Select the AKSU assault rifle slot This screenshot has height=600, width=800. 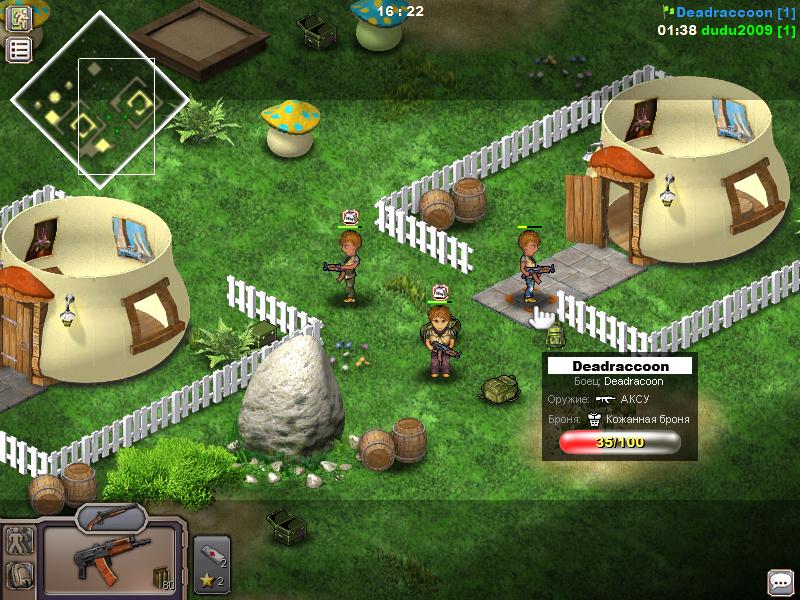click(x=110, y=559)
